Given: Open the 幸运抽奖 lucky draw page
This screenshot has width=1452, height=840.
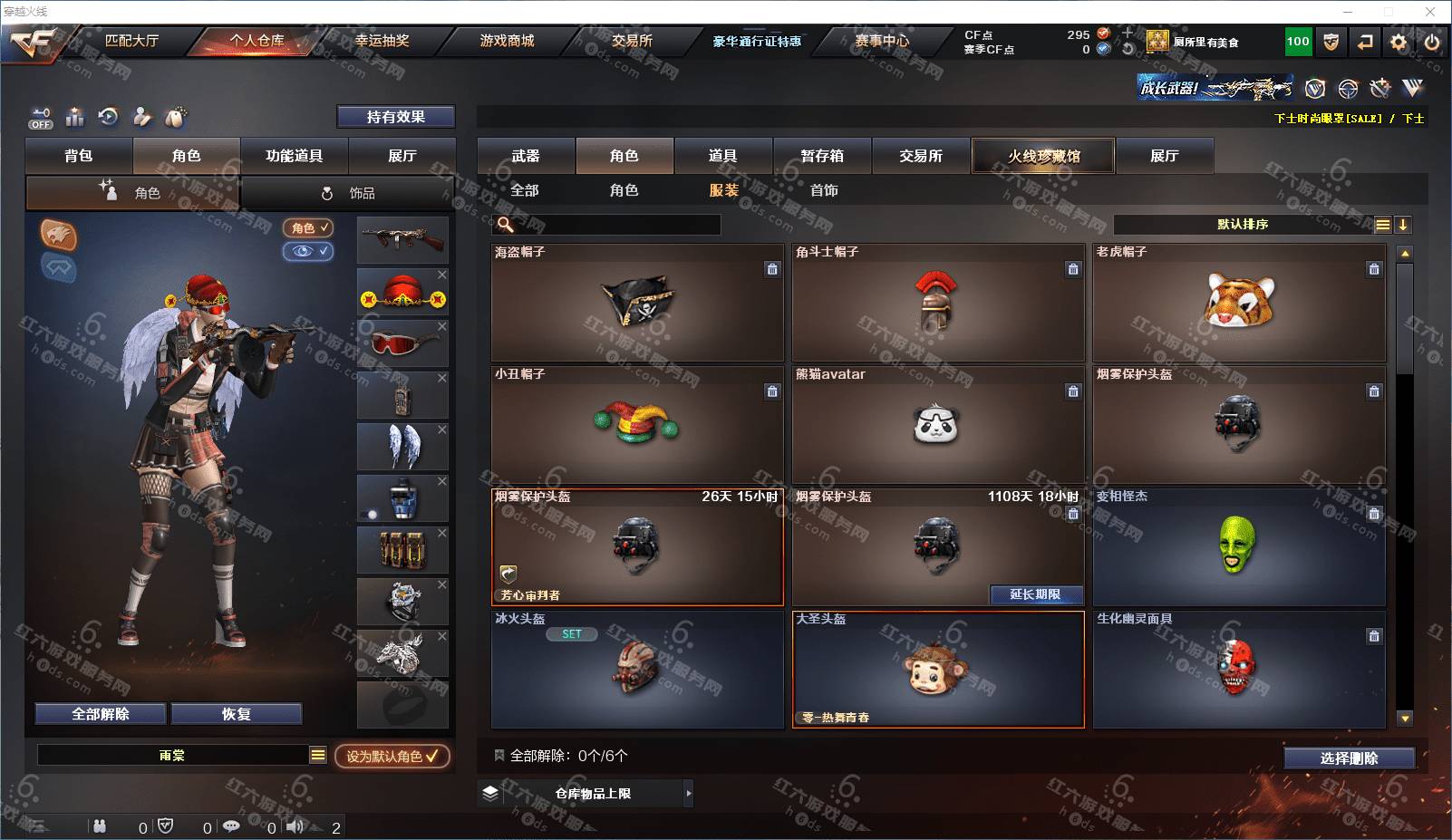Looking at the screenshot, I should click(x=382, y=41).
